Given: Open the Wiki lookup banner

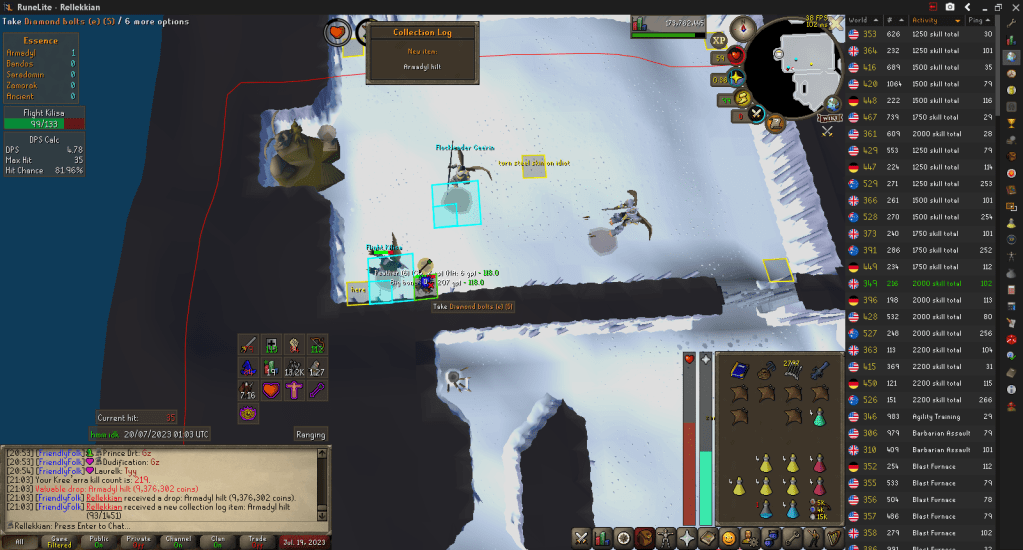Looking at the screenshot, I should tap(830, 119).
